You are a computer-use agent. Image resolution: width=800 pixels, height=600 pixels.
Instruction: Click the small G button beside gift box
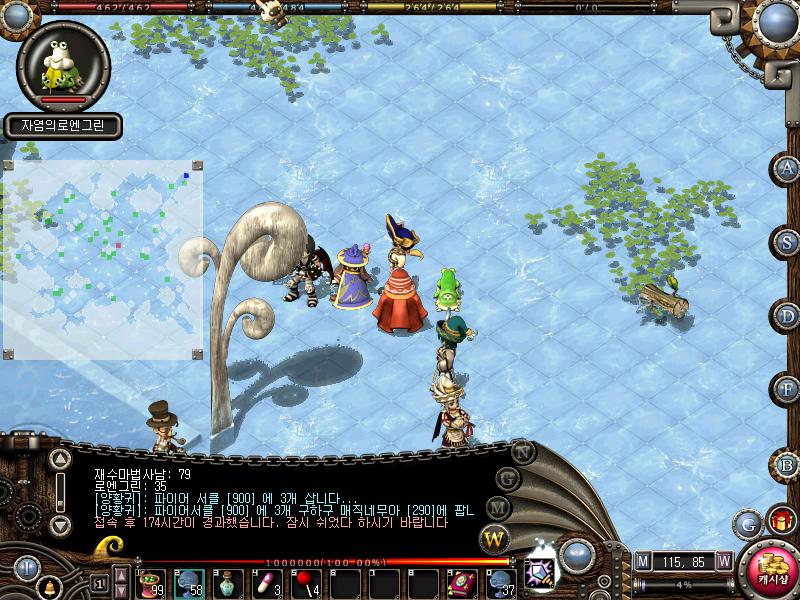tap(748, 523)
